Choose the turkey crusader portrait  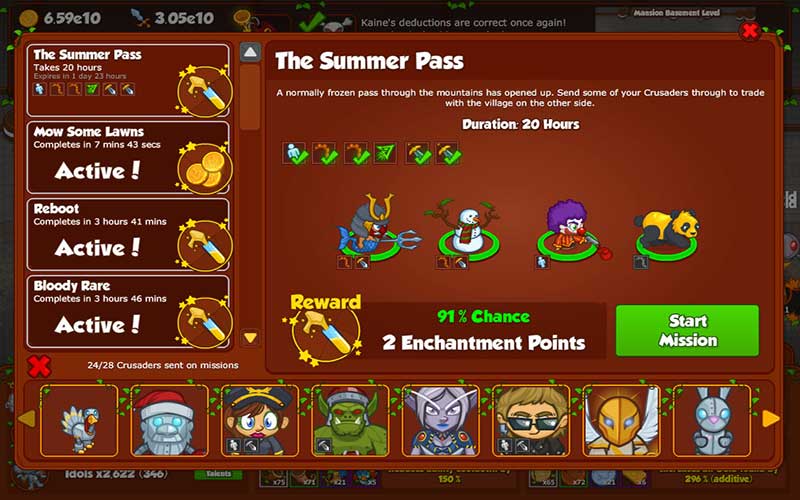pos(79,420)
